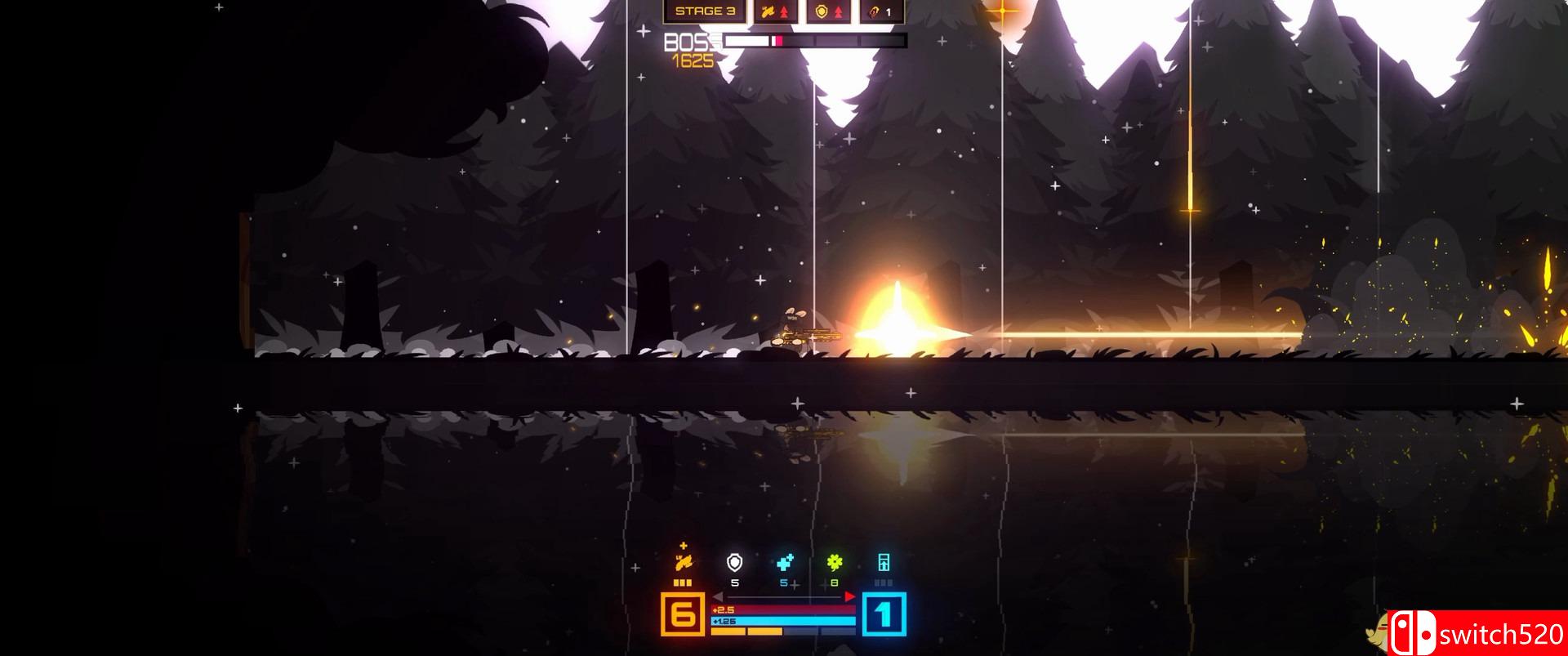Click the cyan elevator door icon in HUD
Image resolution: width=1568 pixels, height=656 pixels.
[884, 564]
